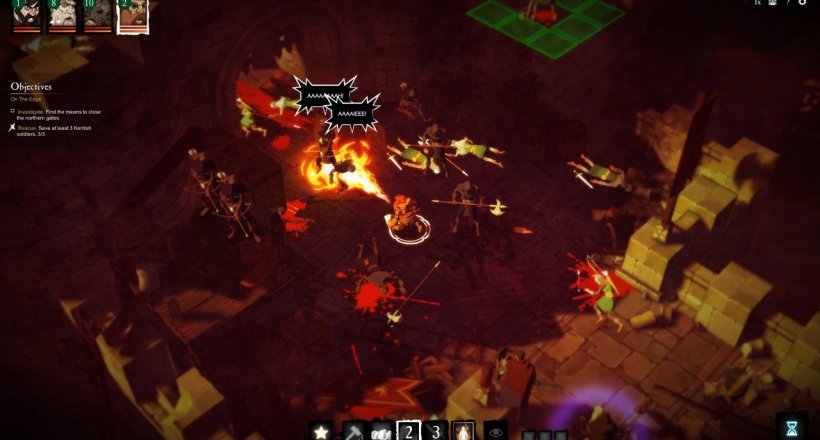
Task: Click the hourglass end turn button
Action: [x=792, y=428]
